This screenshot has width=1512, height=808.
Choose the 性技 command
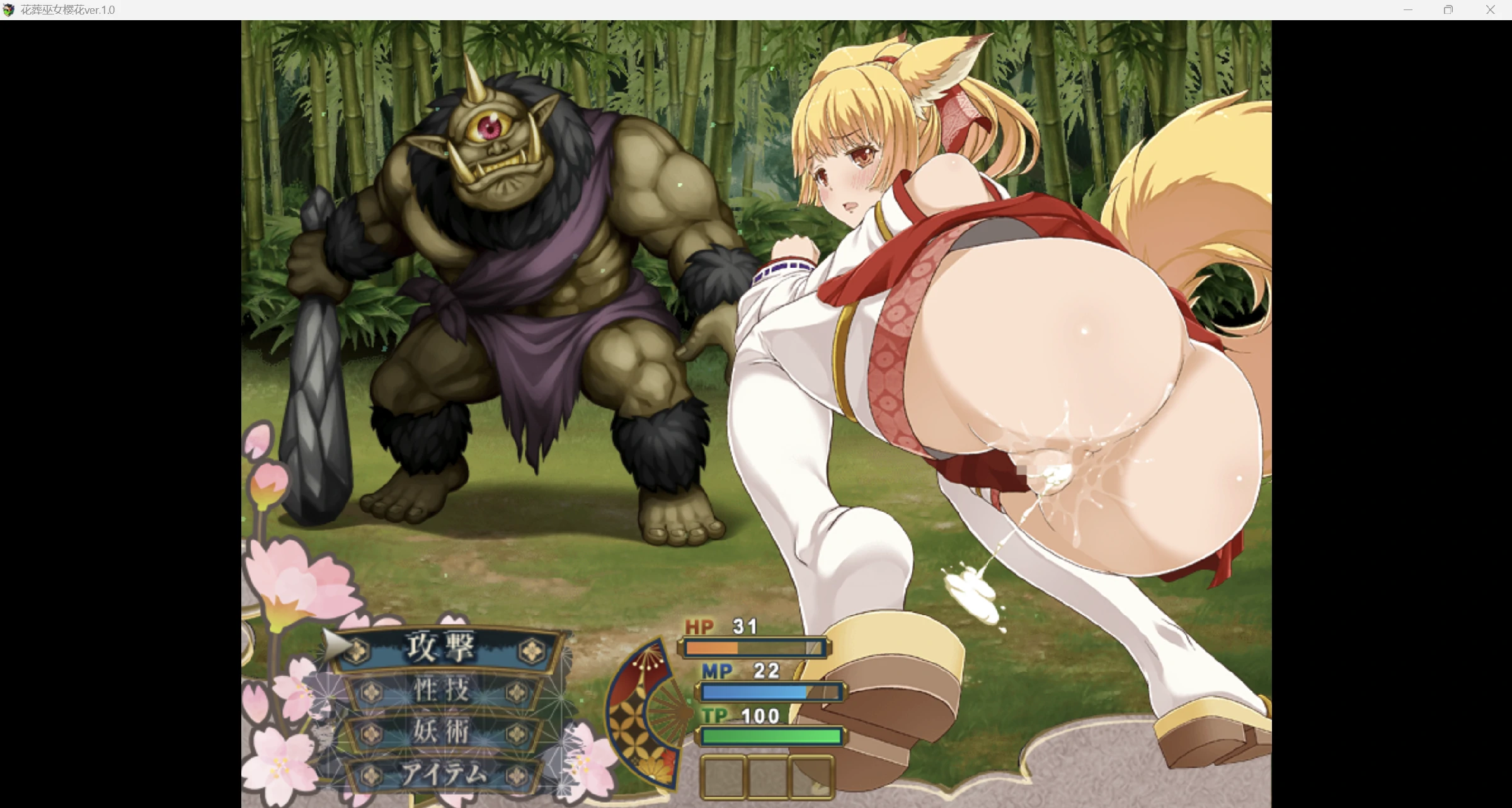(x=442, y=691)
